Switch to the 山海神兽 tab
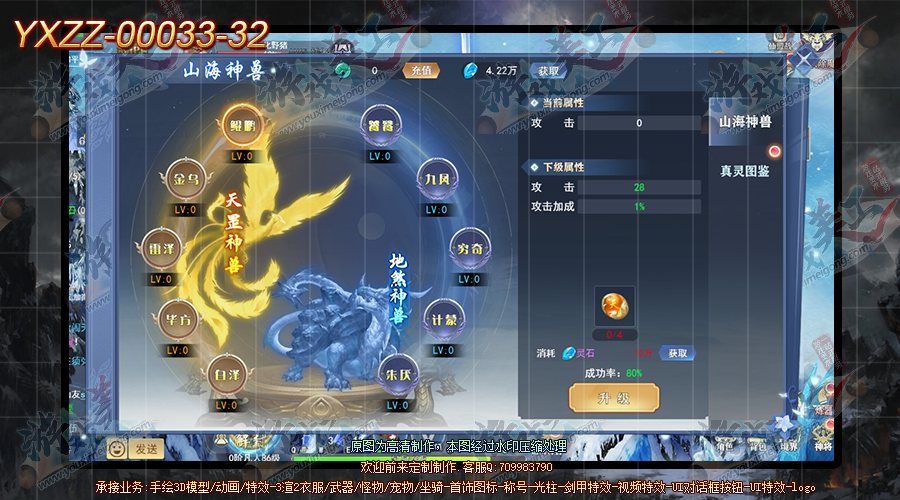The height and width of the screenshot is (500, 900). [745, 122]
